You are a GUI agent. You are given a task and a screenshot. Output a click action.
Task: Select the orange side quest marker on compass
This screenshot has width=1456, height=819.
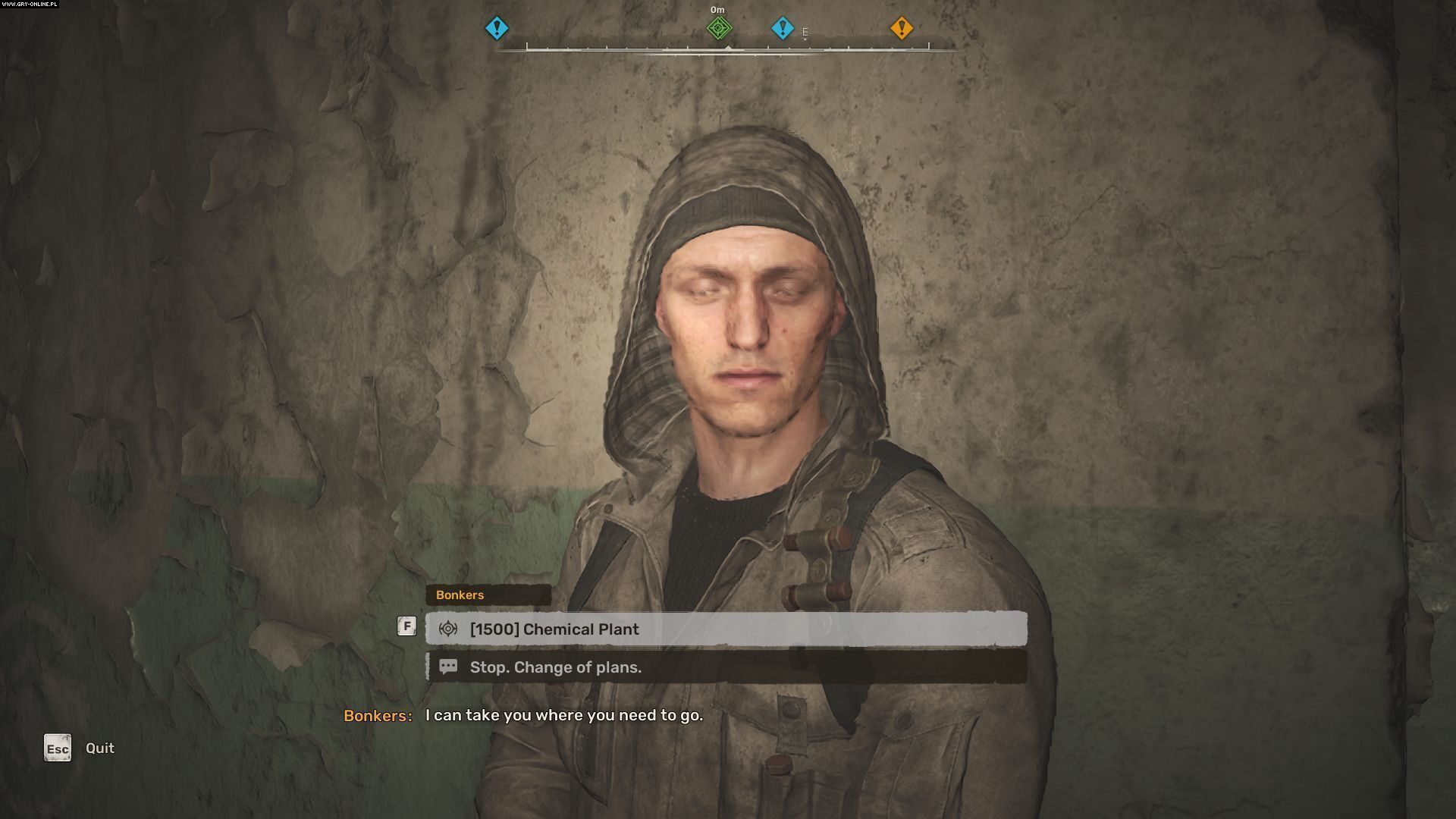(x=902, y=28)
